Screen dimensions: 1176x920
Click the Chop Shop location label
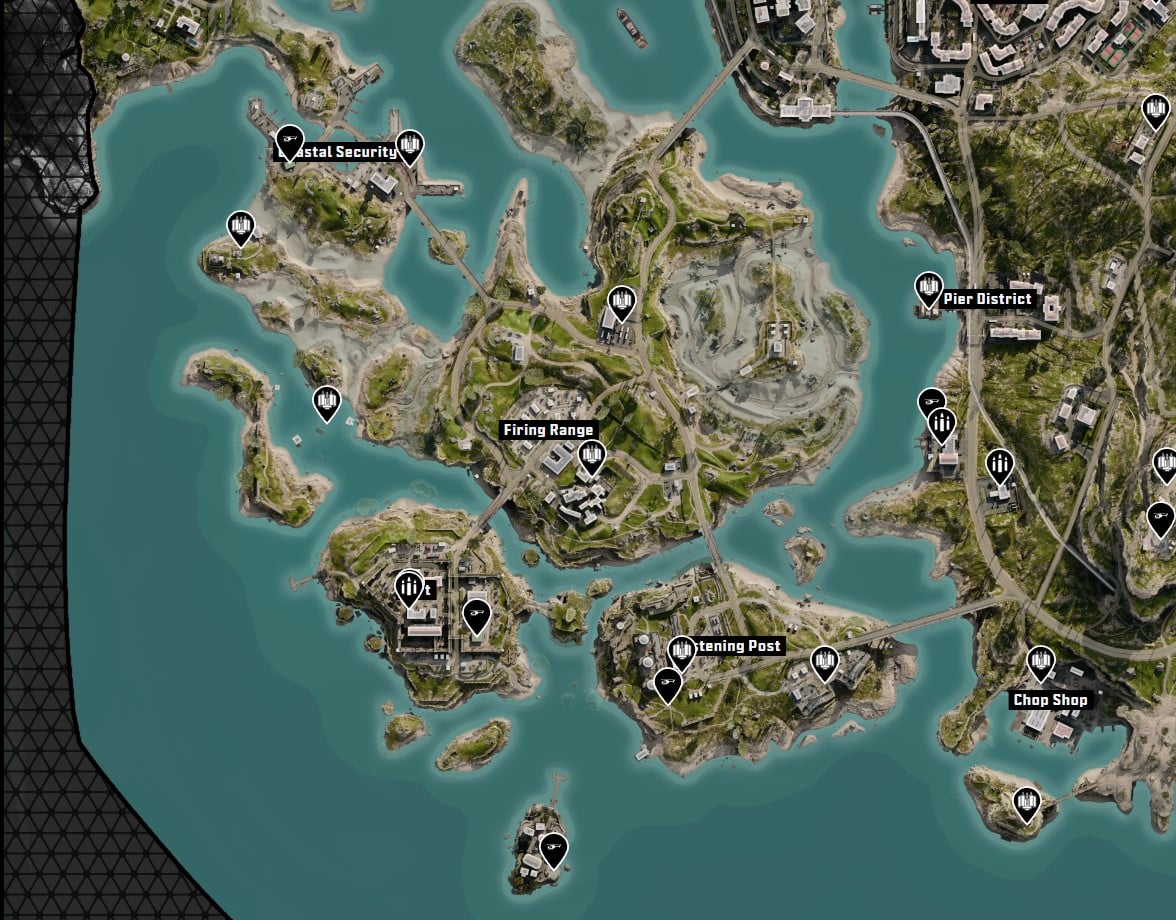1050,700
